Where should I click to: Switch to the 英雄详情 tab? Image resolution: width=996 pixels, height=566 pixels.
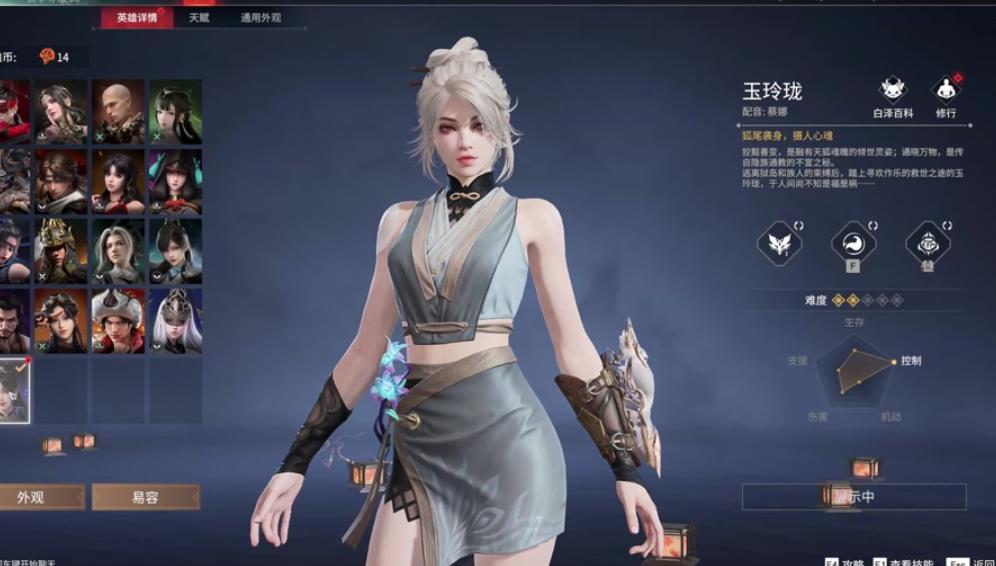137,18
